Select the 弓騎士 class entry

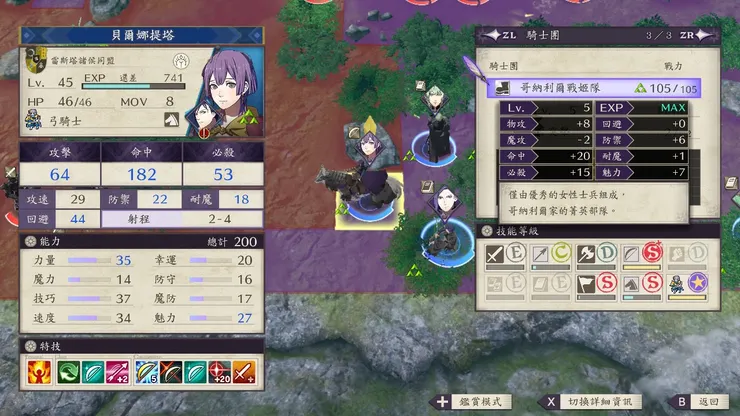(x=62, y=120)
